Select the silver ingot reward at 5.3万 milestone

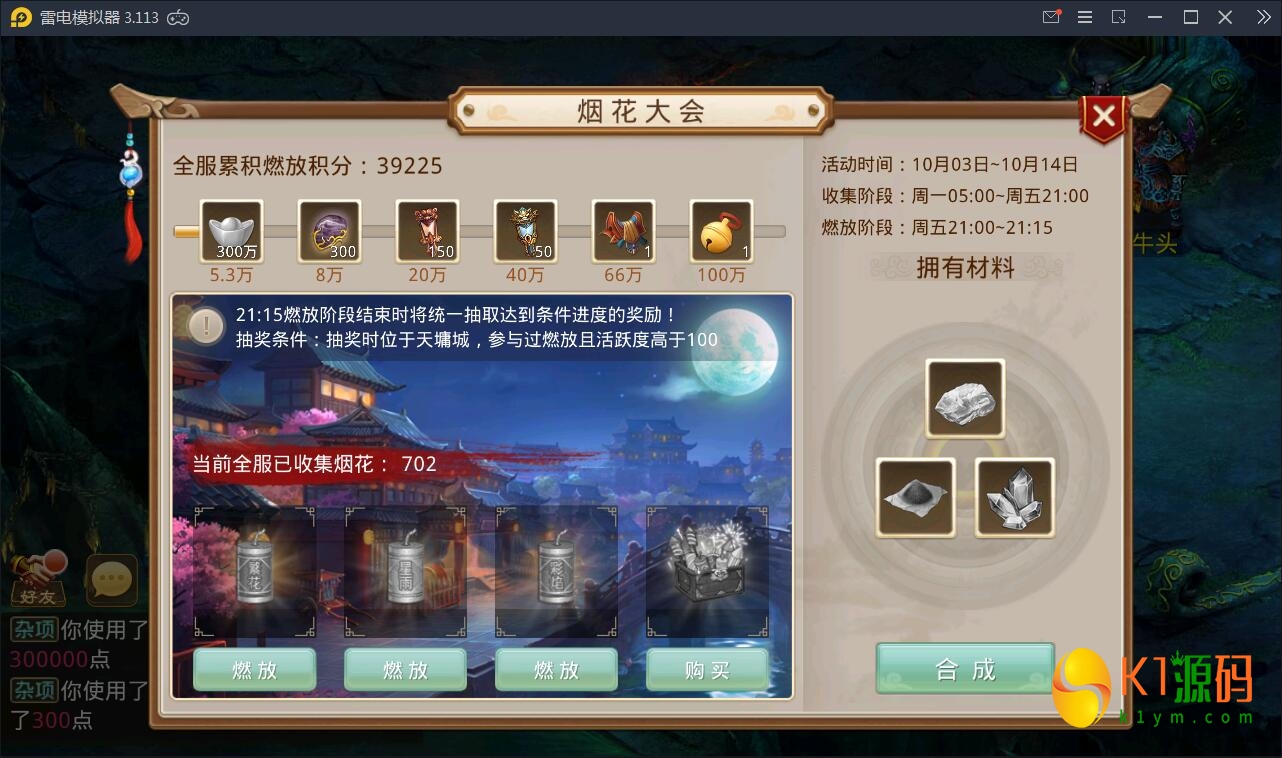pos(230,232)
